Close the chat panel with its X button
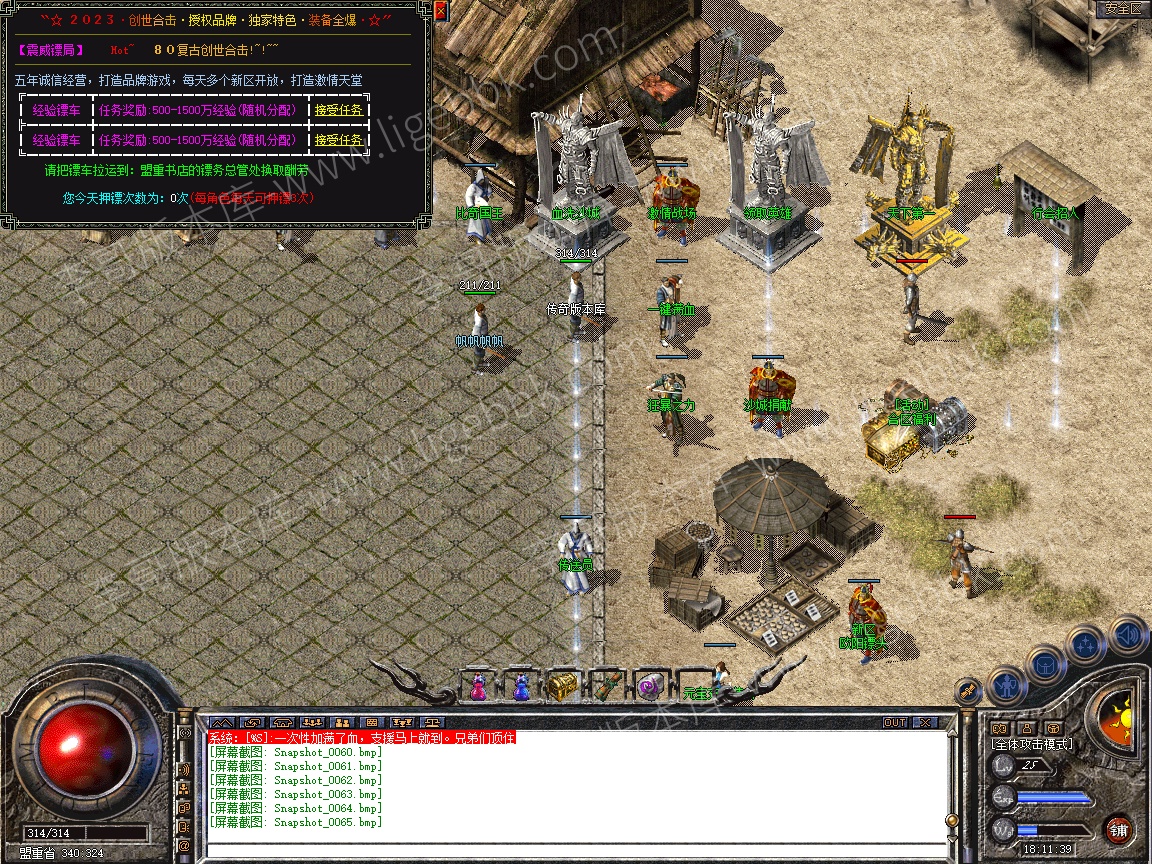1152x864 pixels. 926,722
